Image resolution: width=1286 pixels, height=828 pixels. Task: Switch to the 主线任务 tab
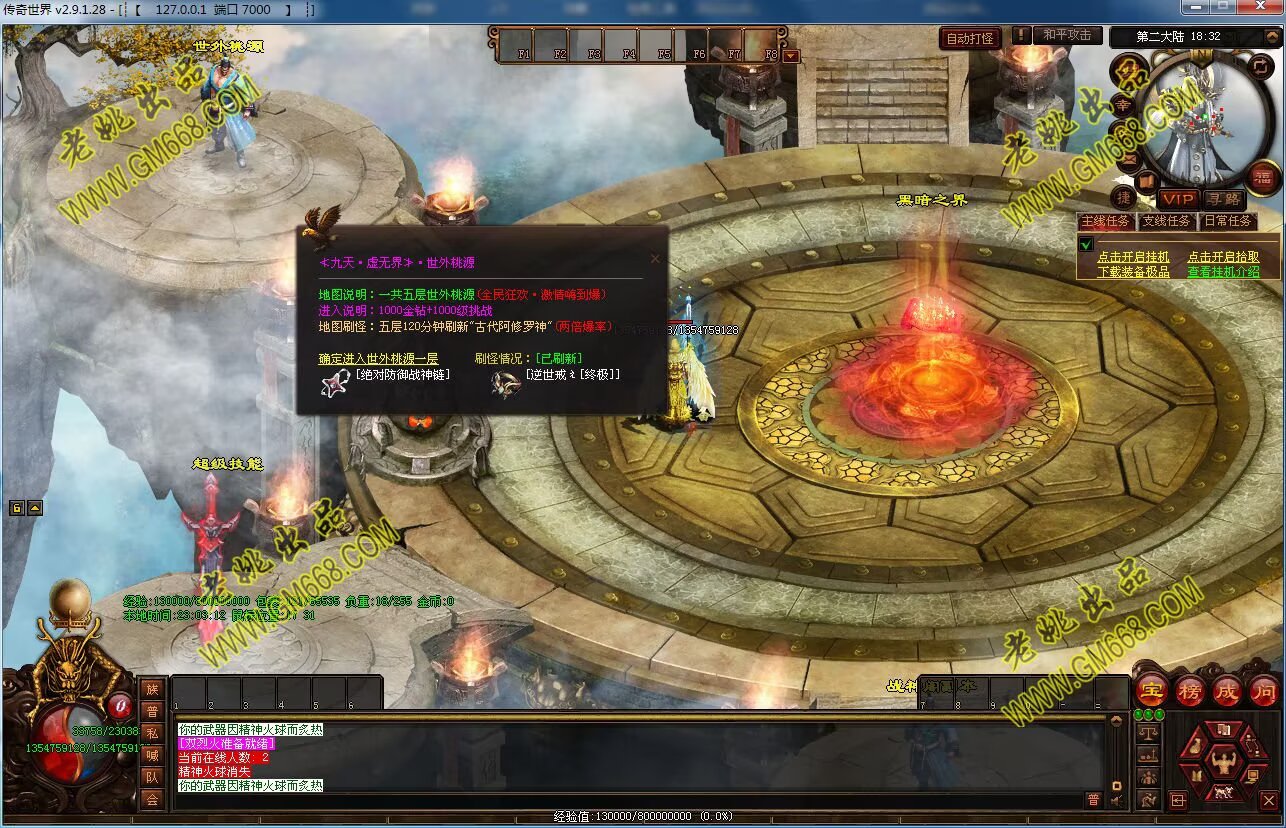click(1105, 221)
